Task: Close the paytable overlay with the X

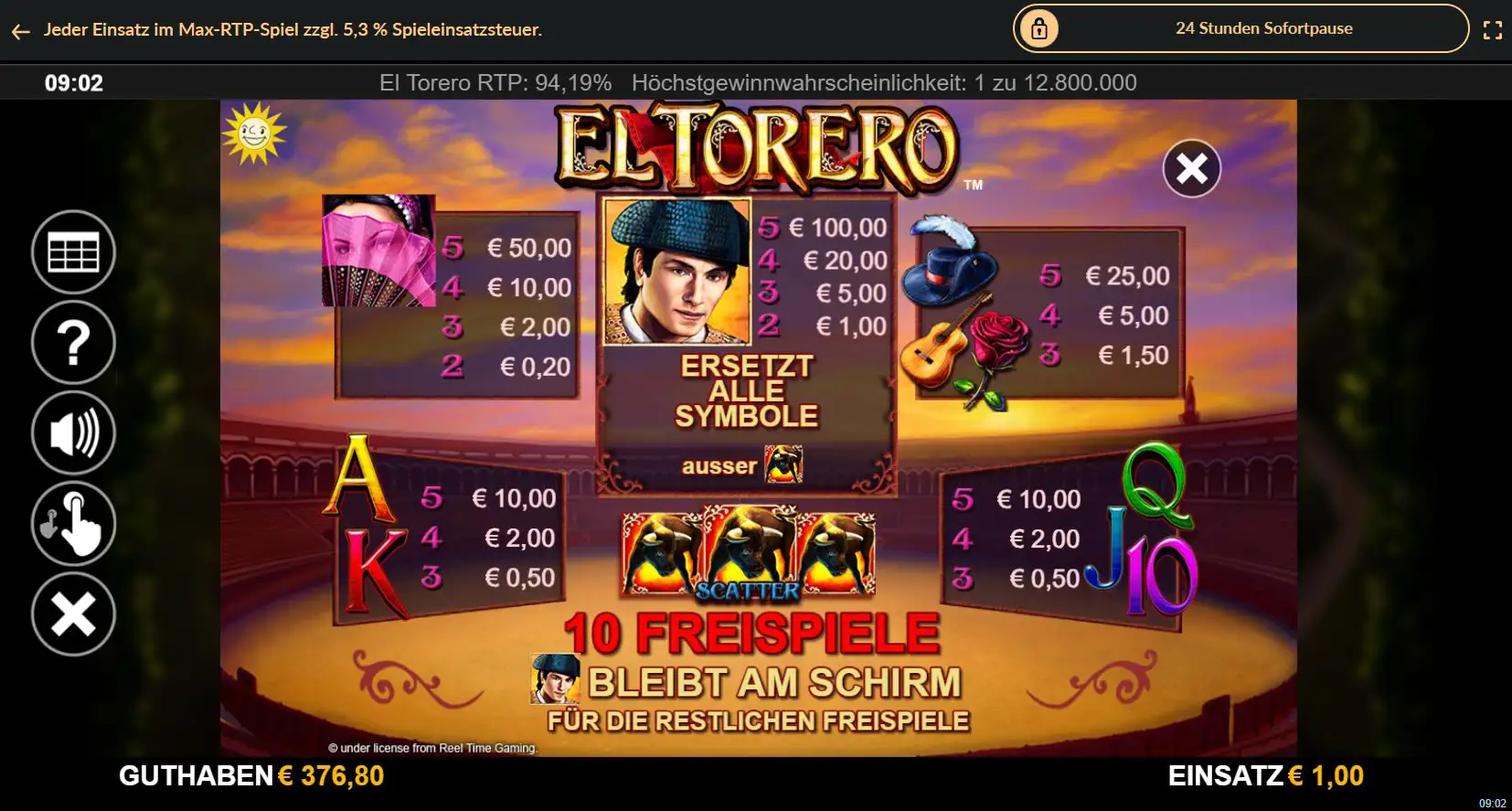Action: 1190,169
